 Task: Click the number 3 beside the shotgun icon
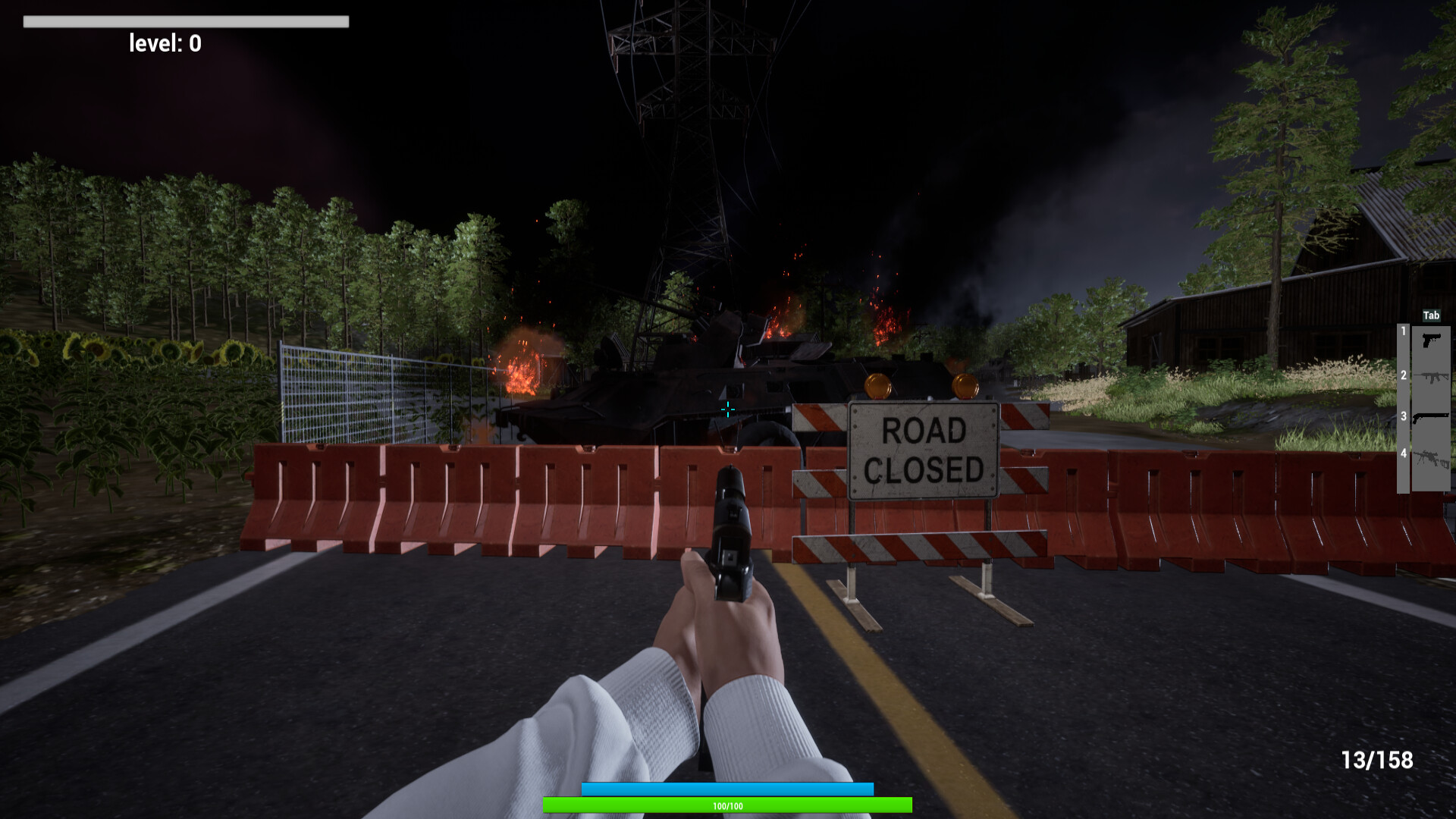point(1404,415)
